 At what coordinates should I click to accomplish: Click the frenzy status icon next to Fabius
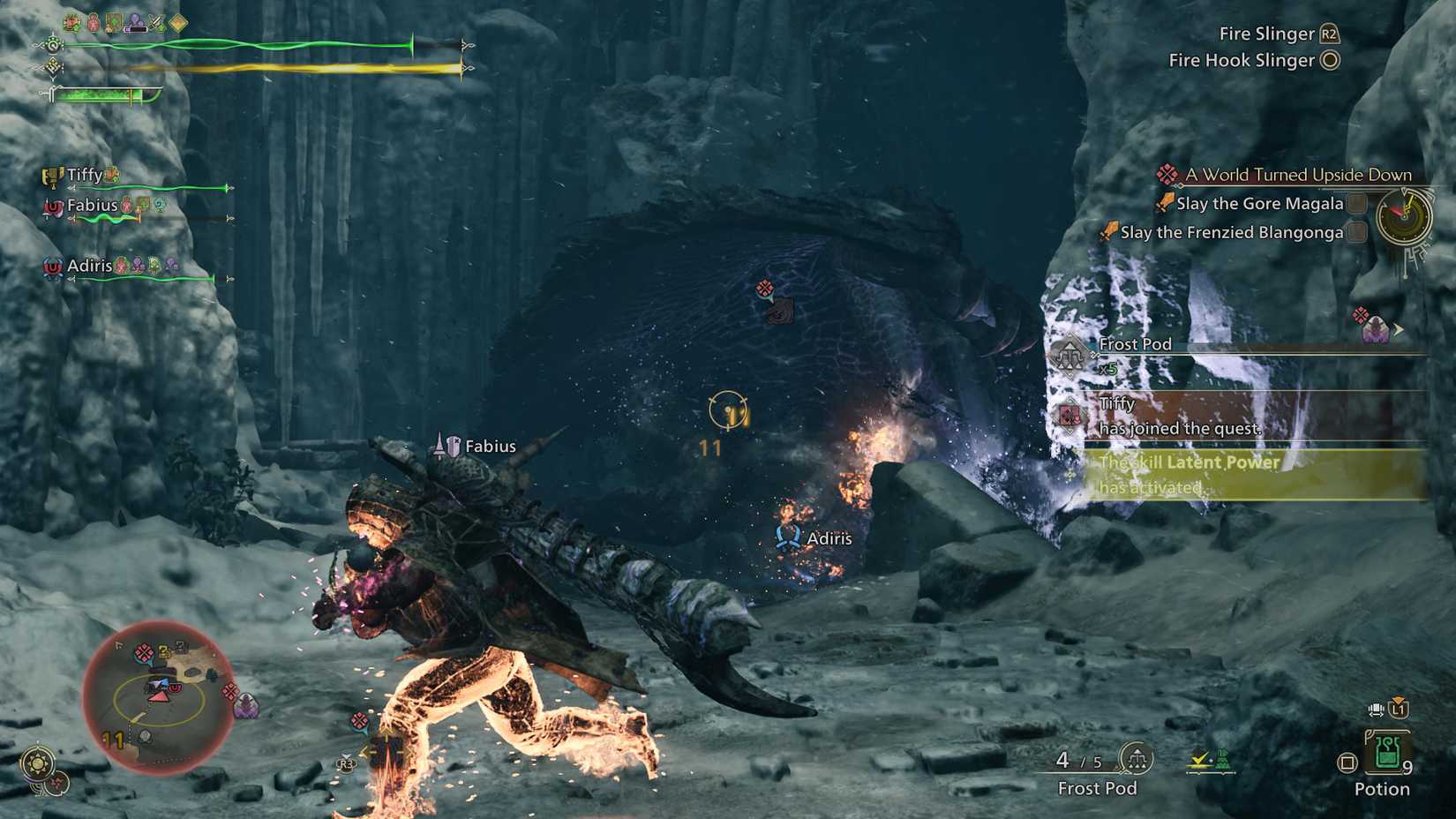point(126,207)
